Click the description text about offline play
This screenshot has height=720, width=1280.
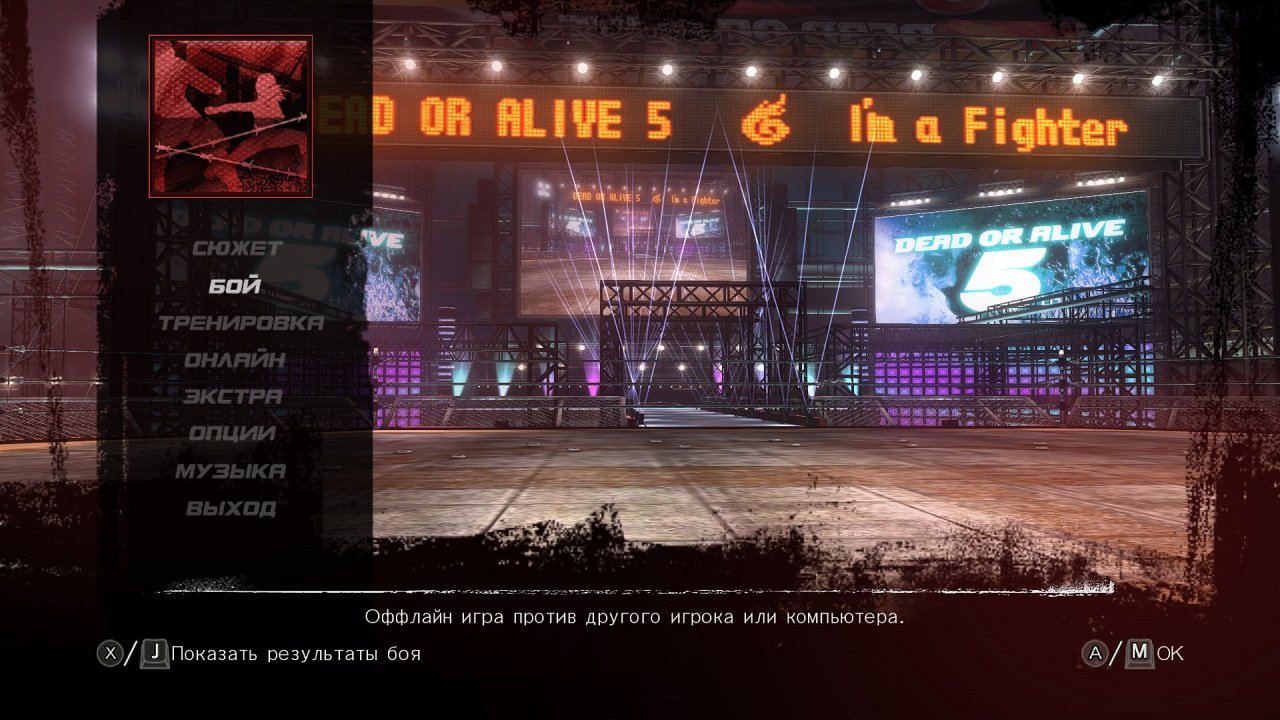coord(634,618)
